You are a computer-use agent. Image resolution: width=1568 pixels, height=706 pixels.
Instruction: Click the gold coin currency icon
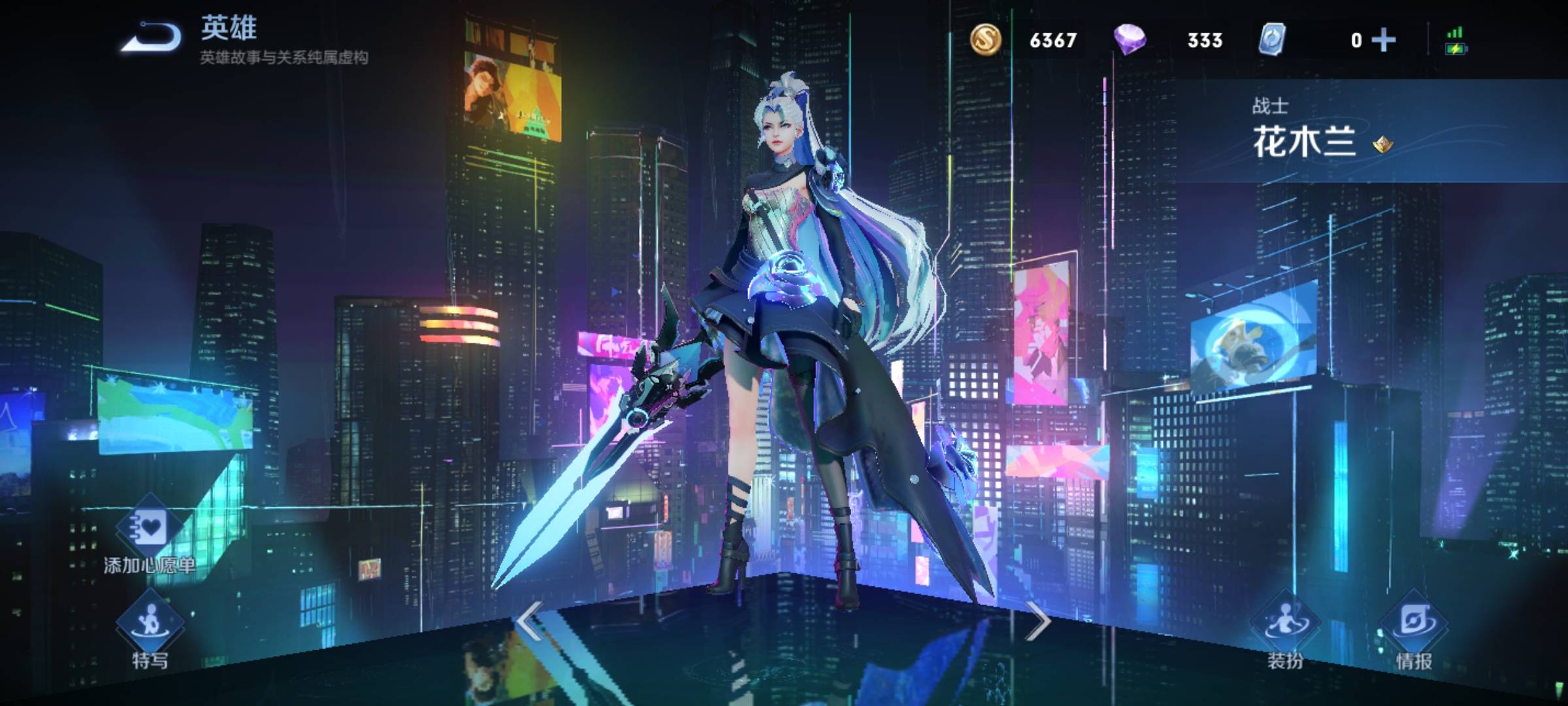pyautogui.click(x=985, y=39)
